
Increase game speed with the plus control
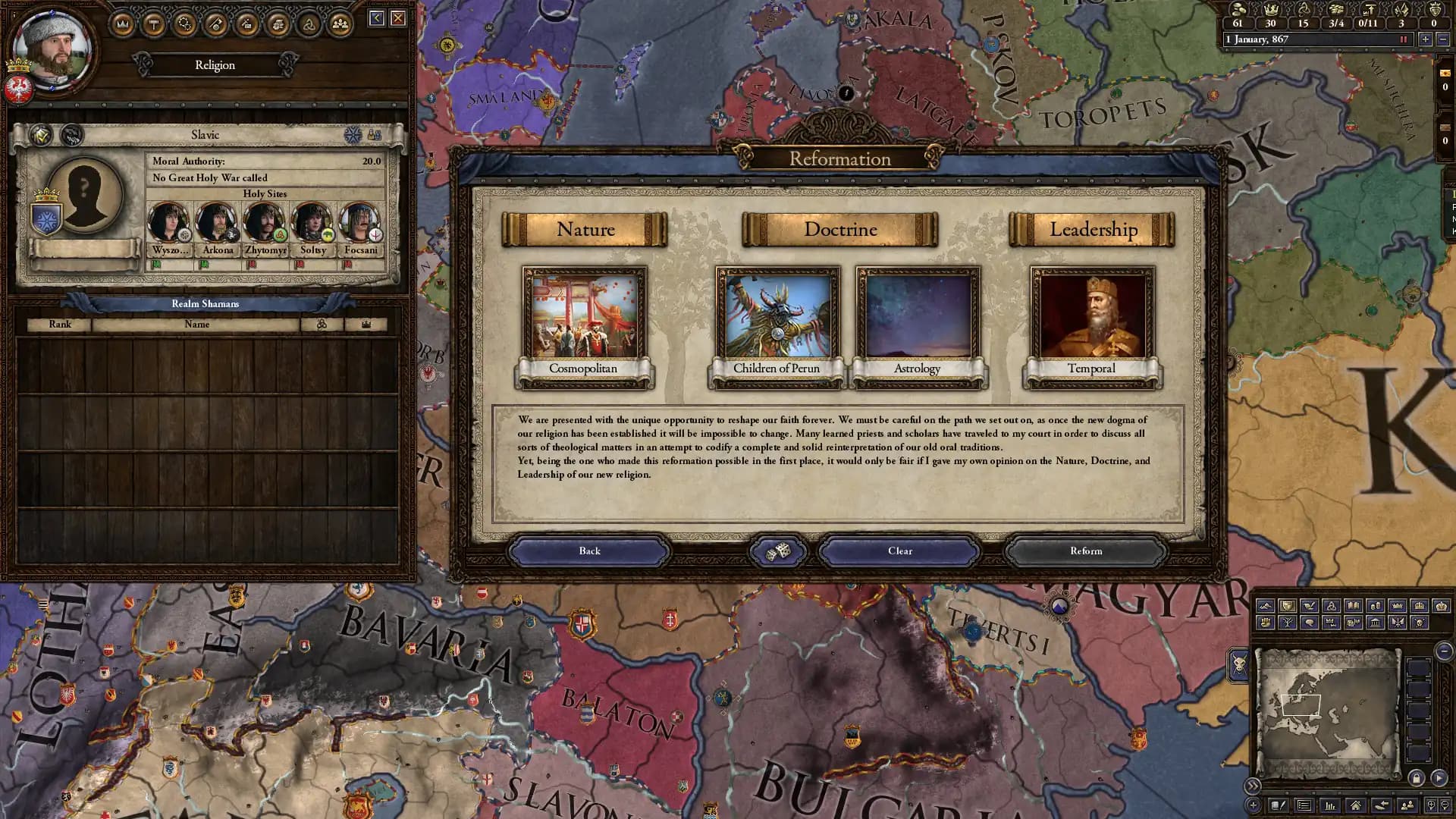click(x=1426, y=39)
